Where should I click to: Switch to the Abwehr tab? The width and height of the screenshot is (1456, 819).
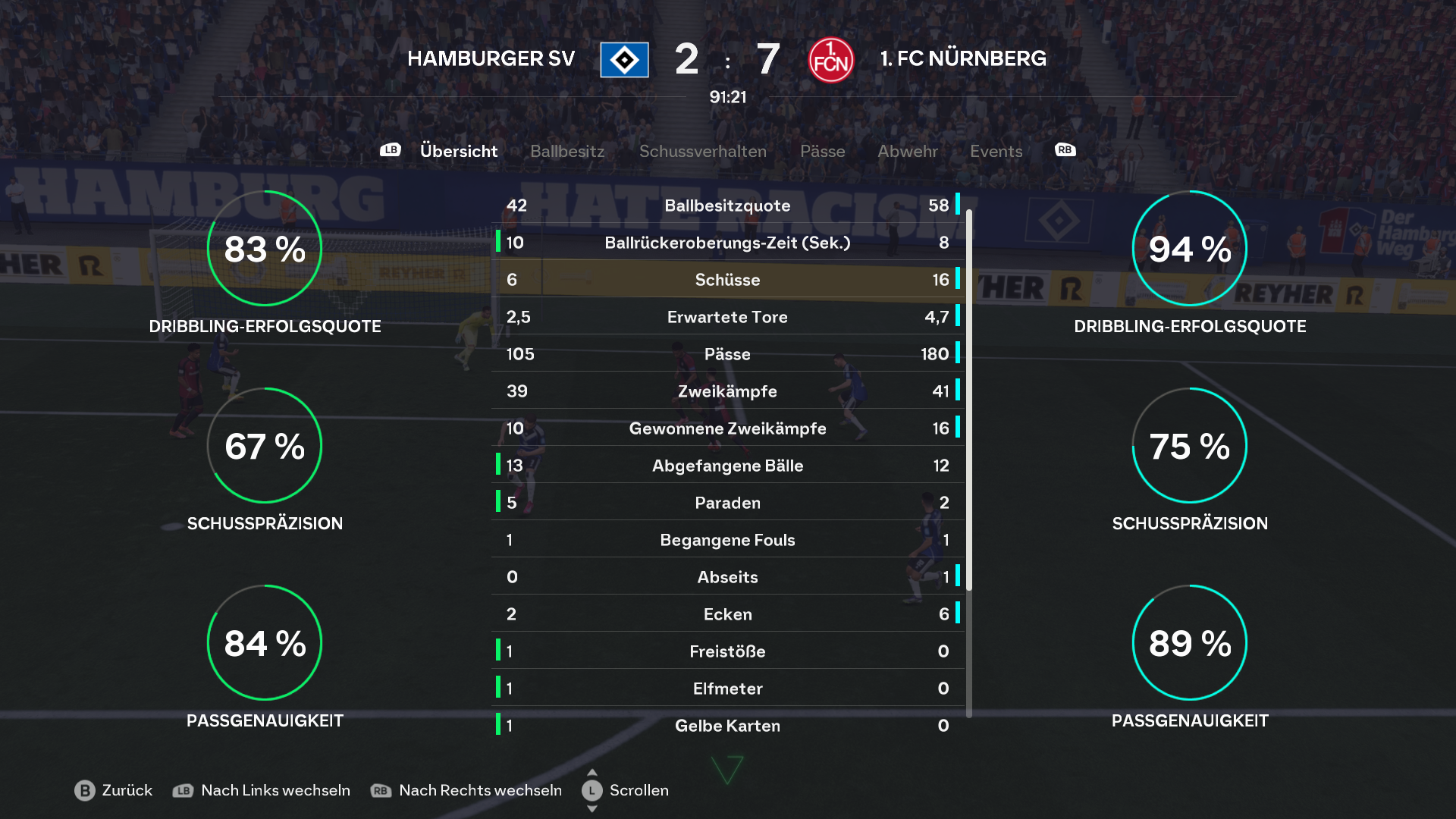pos(907,151)
